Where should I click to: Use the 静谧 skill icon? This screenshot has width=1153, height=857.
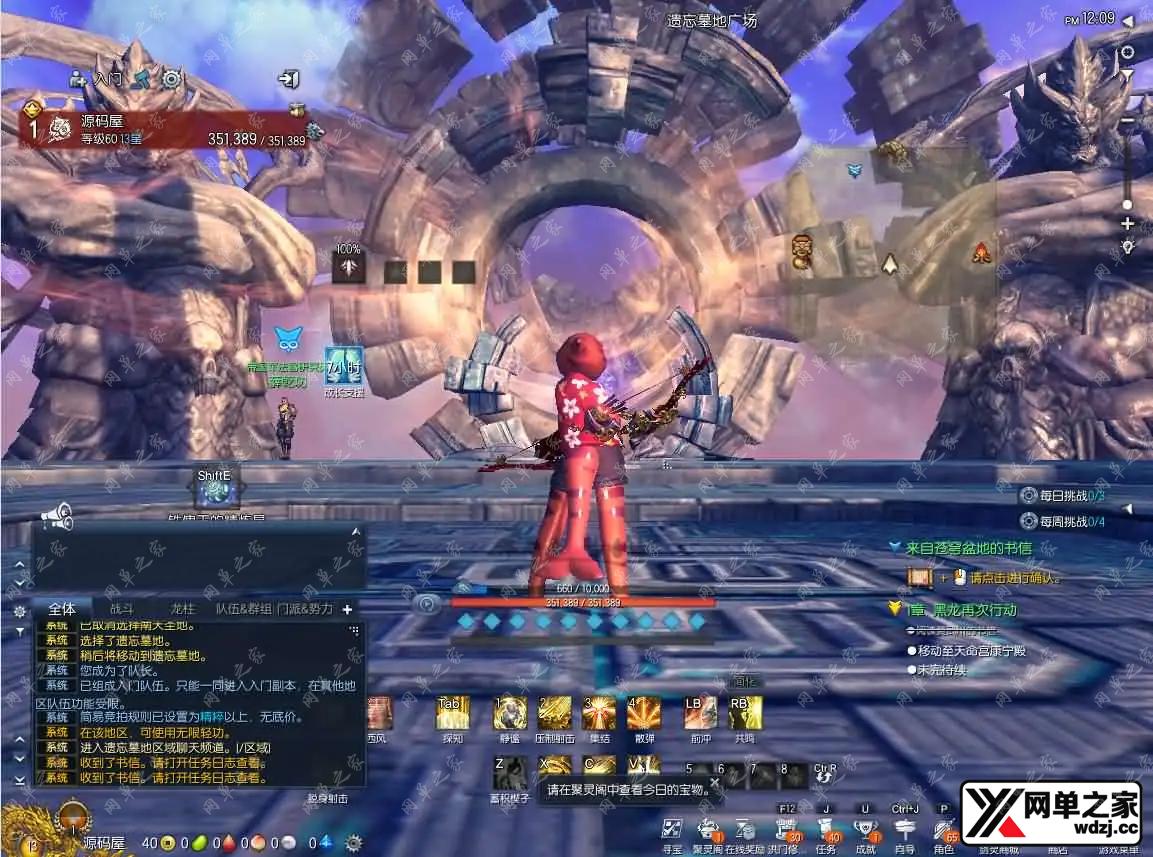pos(510,713)
